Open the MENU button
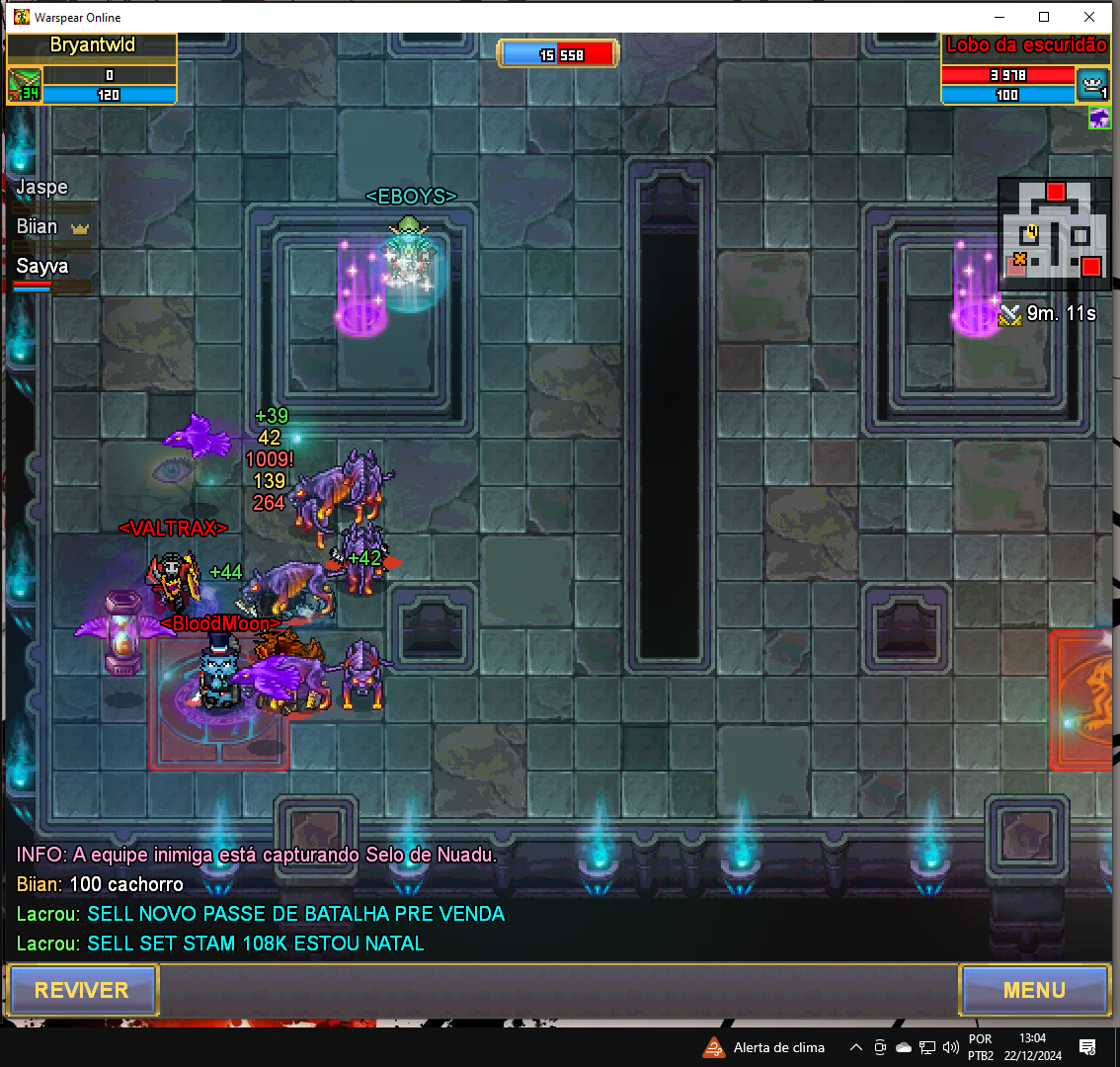The width and height of the screenshot is (1120, 1067). (1034, 990)
